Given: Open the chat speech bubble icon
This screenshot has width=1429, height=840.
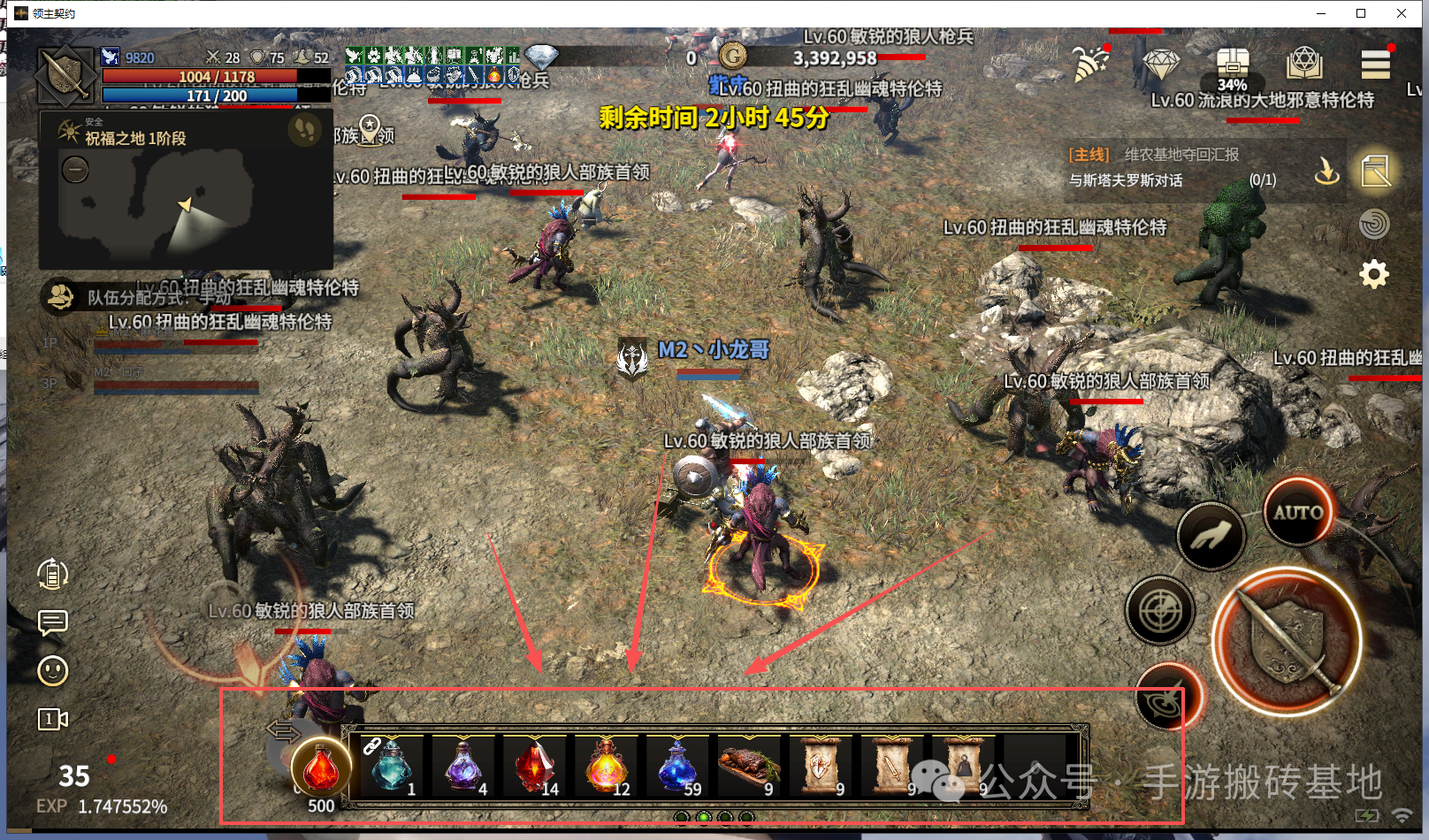Looking at the screenshot, I should (x=53, y=622).
